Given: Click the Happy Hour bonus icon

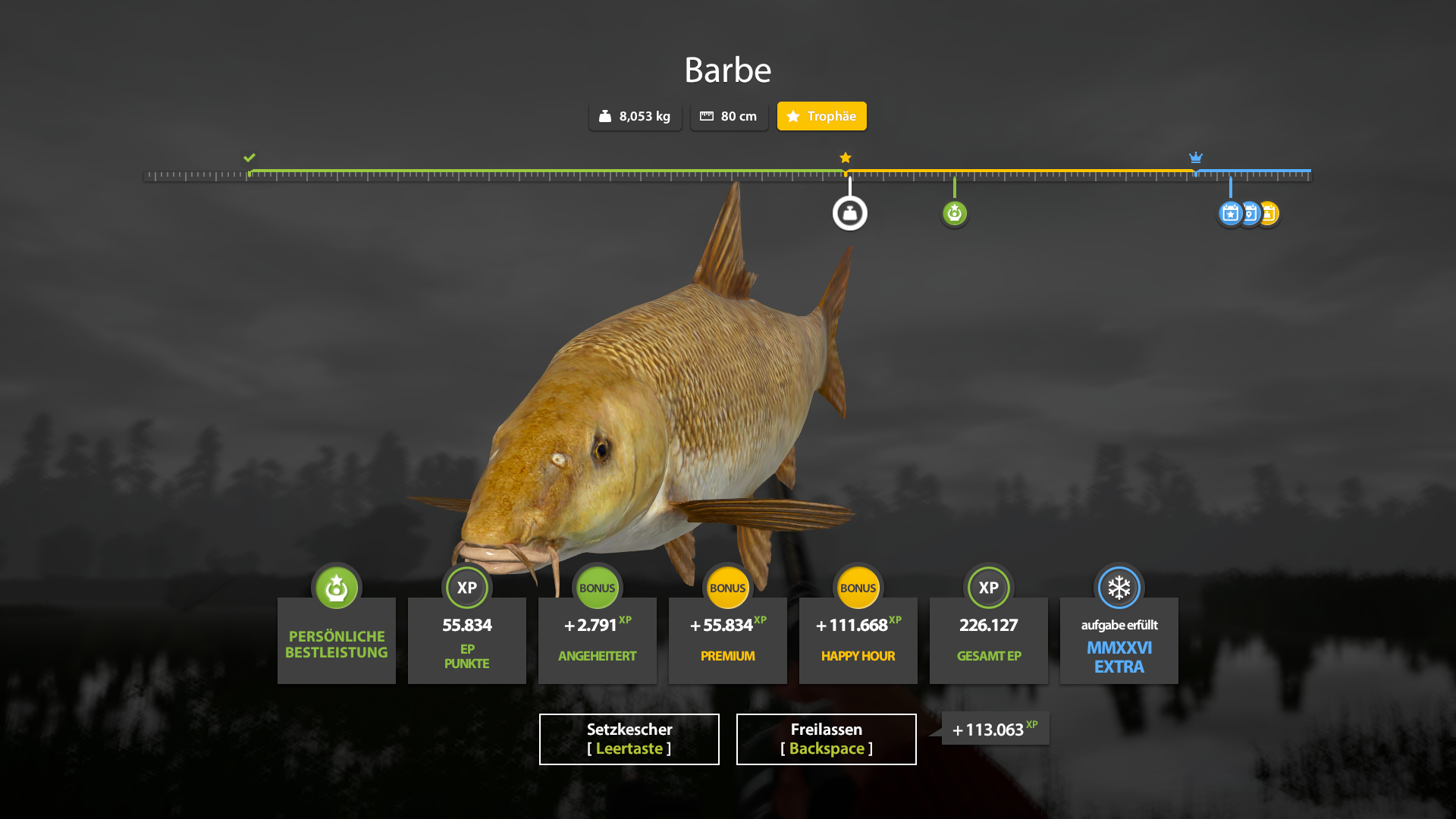Looking at the screenshot, I should [858, 588].
